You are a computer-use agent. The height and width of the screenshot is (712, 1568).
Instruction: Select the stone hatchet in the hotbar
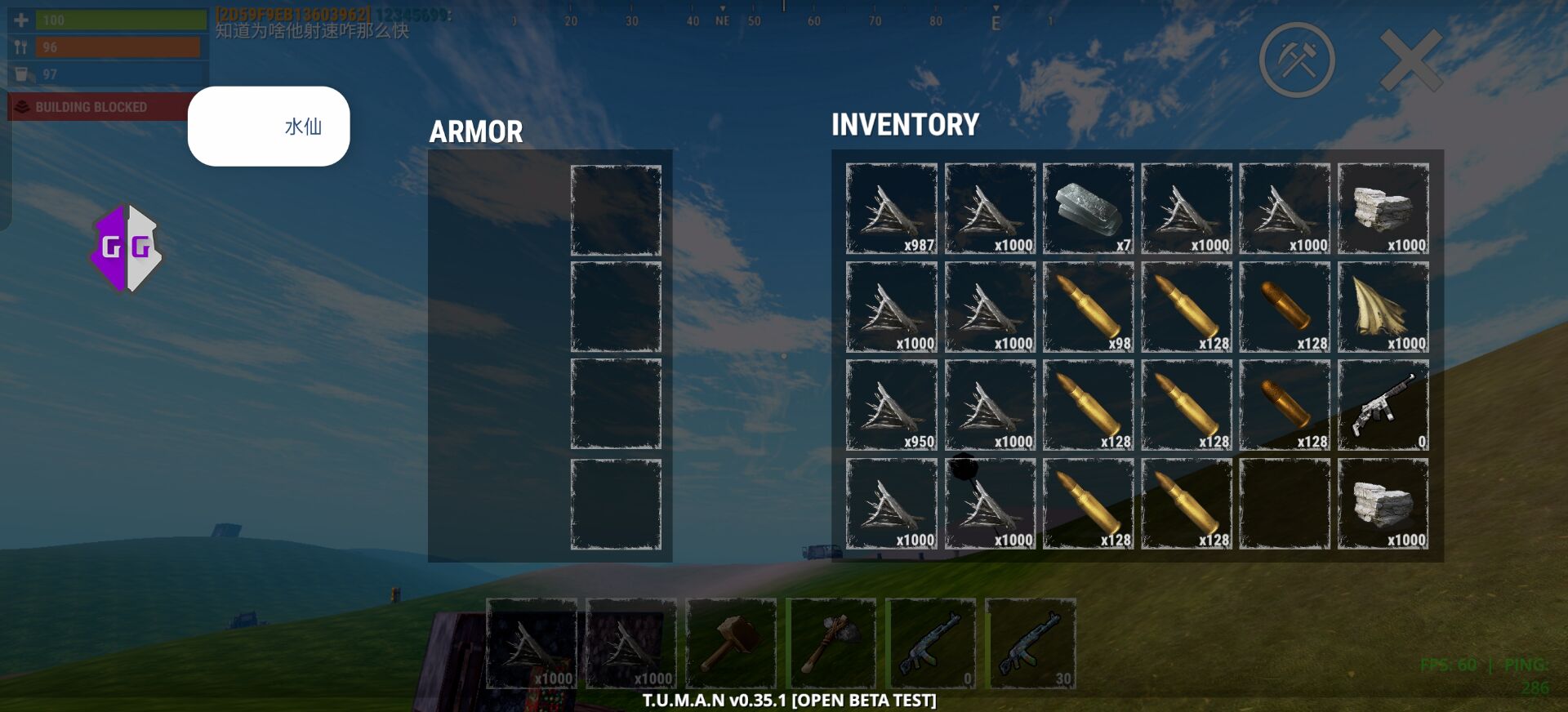(x=831, y=643)
